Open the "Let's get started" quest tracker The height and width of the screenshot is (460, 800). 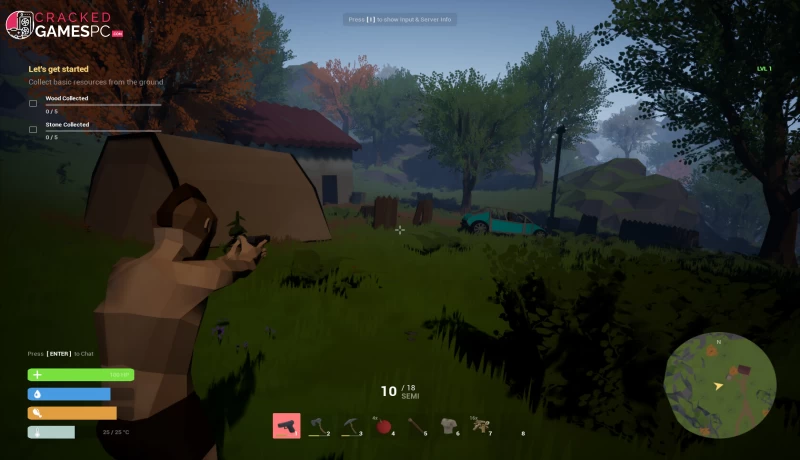coord(58,69)
